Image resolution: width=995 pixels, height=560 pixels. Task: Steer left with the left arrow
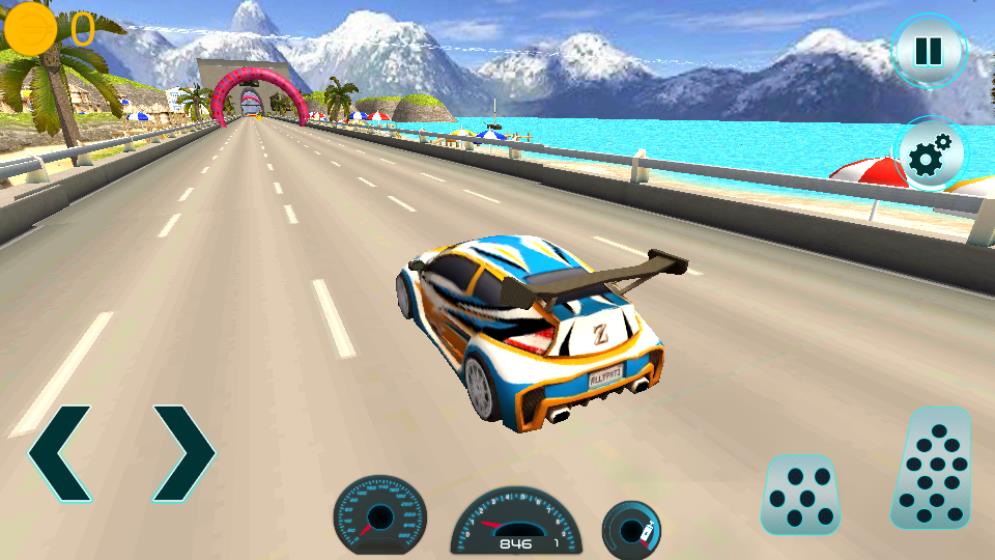pos(60,453)
